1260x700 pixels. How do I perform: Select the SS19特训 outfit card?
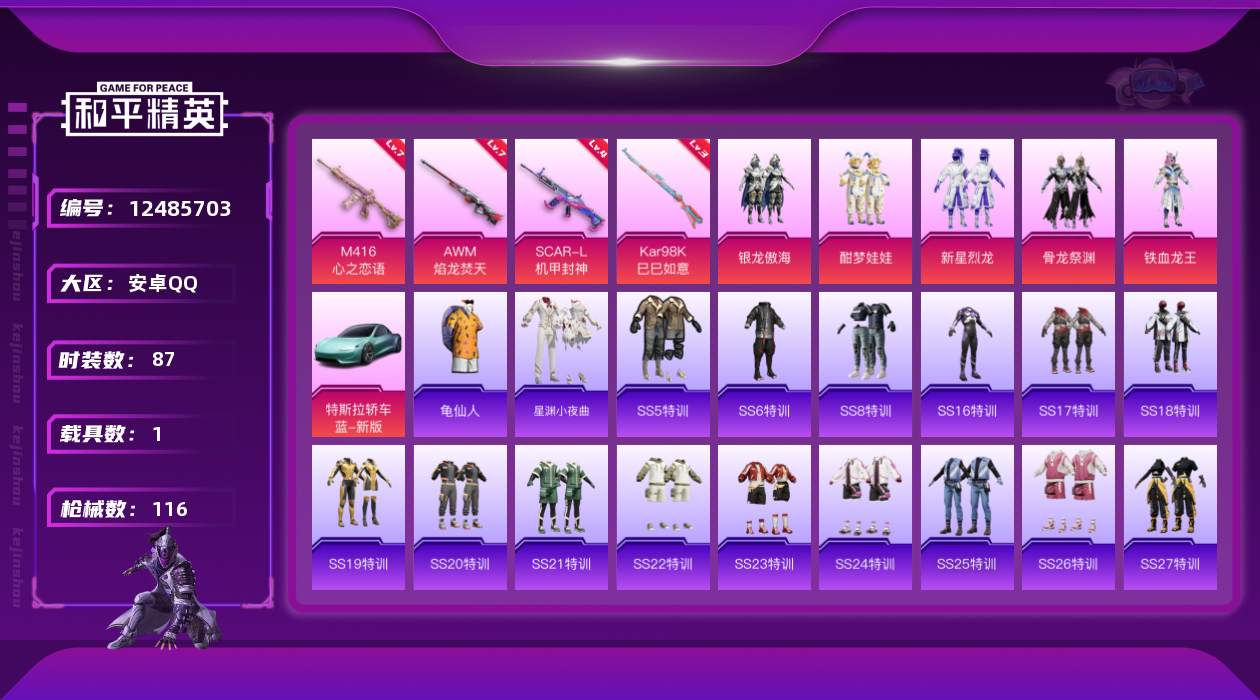click(x=358, y=517)
